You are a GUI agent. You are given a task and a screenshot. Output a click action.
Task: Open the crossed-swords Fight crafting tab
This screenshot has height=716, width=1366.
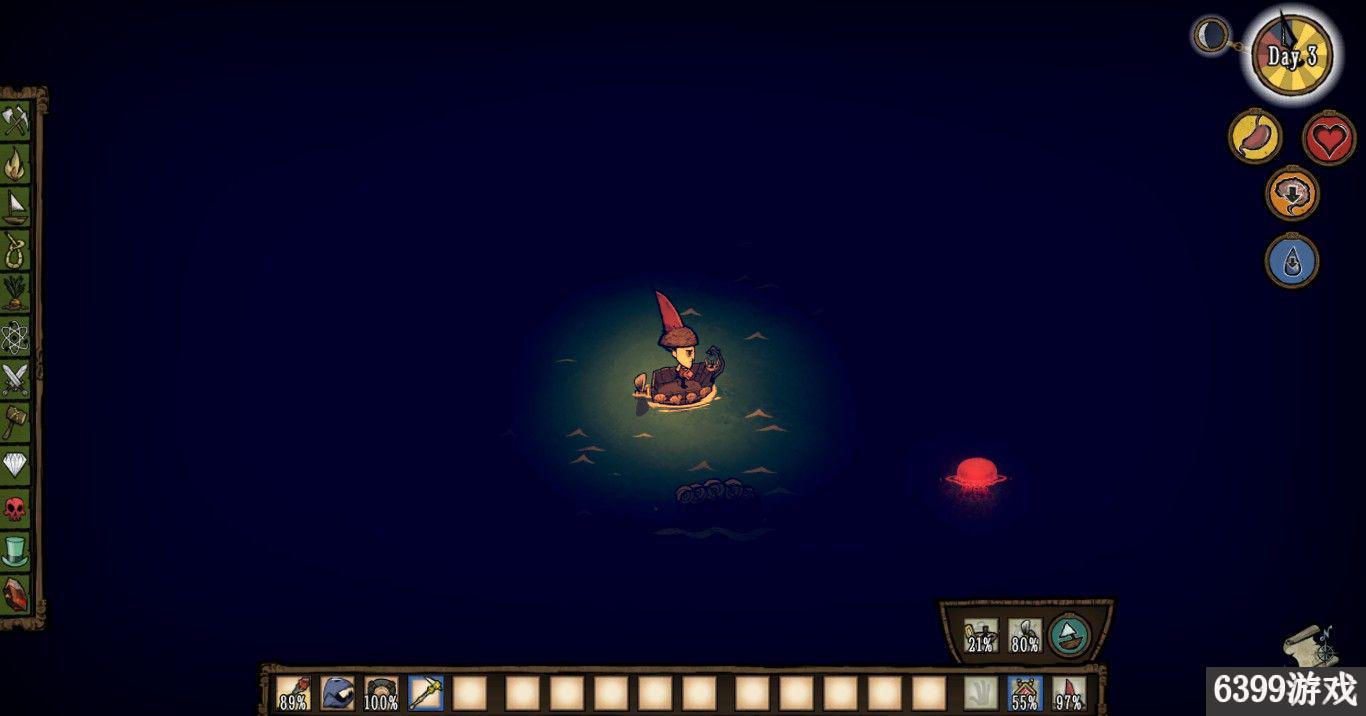17,379
